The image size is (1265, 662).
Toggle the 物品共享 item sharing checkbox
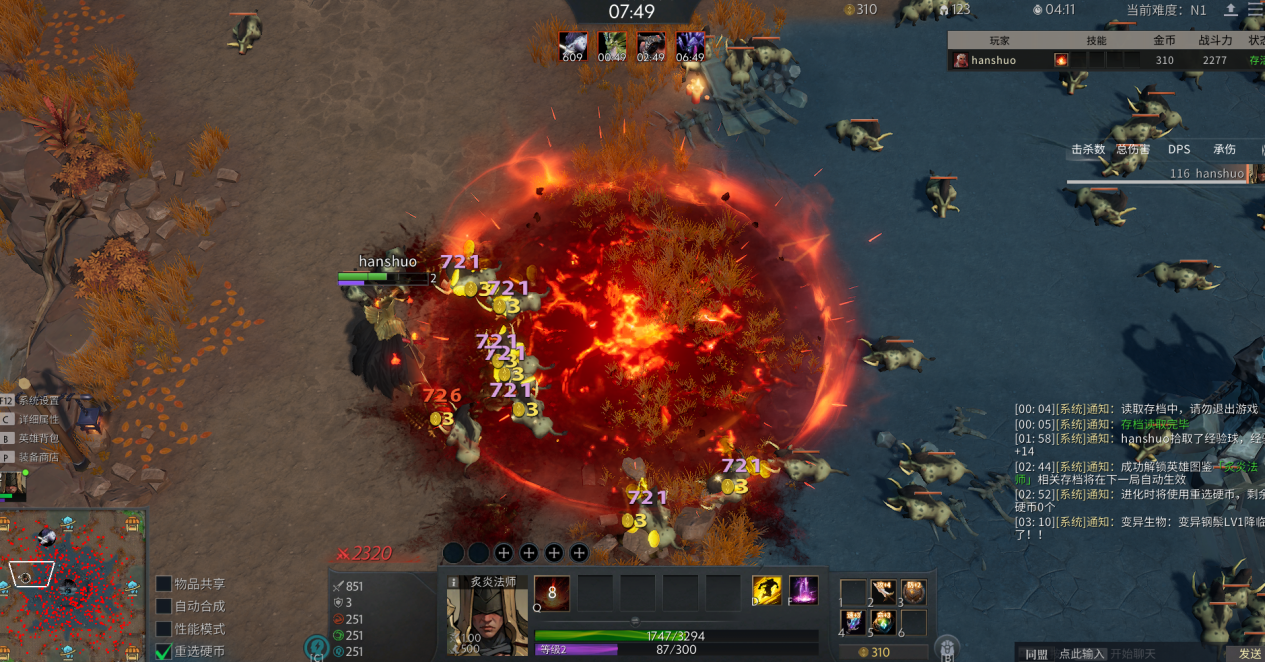[x=164, y=584]
